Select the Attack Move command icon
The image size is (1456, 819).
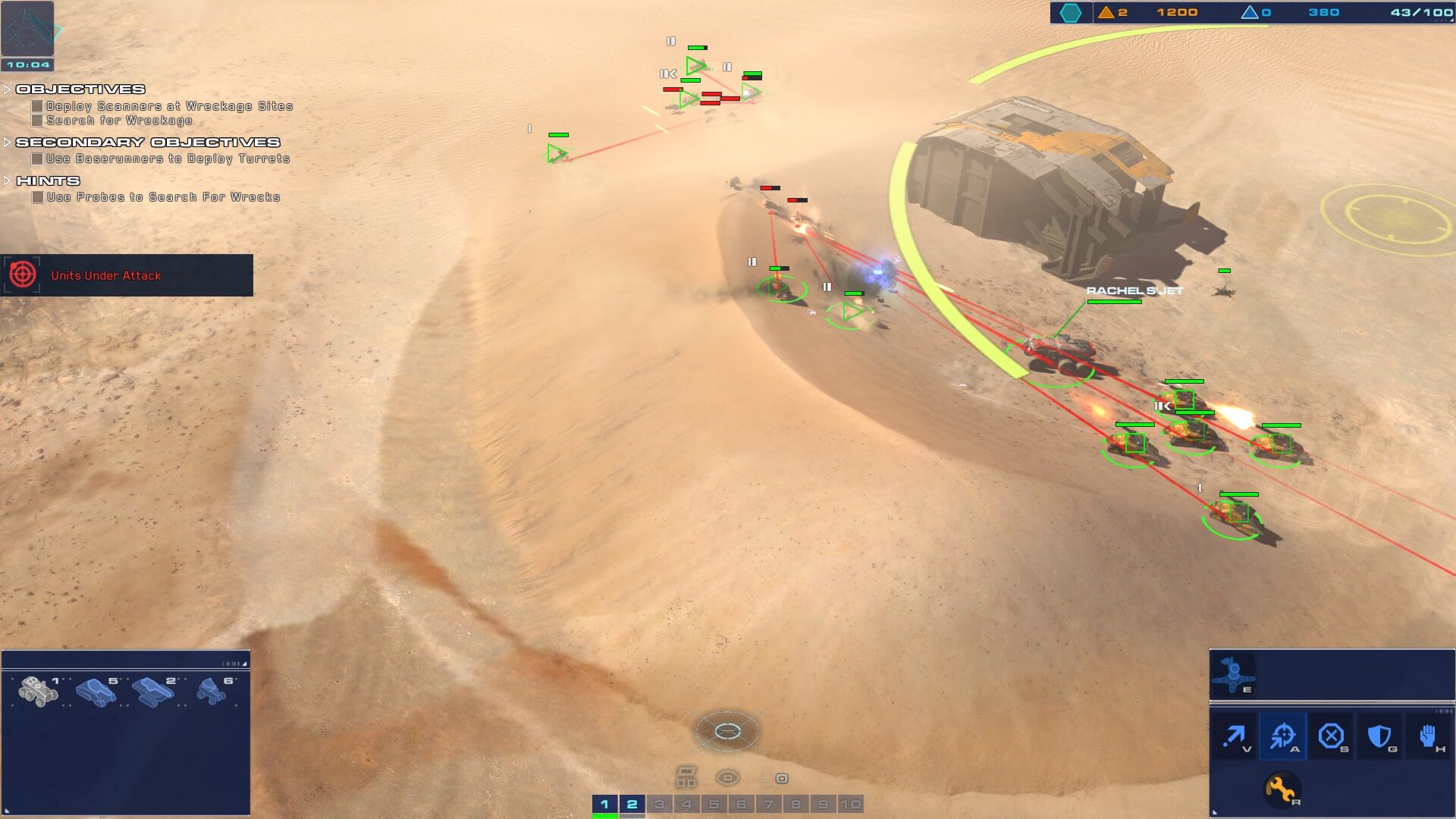1283,734
